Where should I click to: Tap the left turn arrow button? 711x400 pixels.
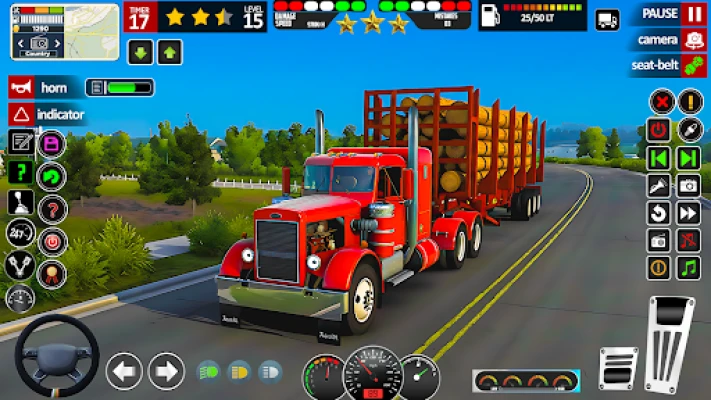(x=124, y=371)
